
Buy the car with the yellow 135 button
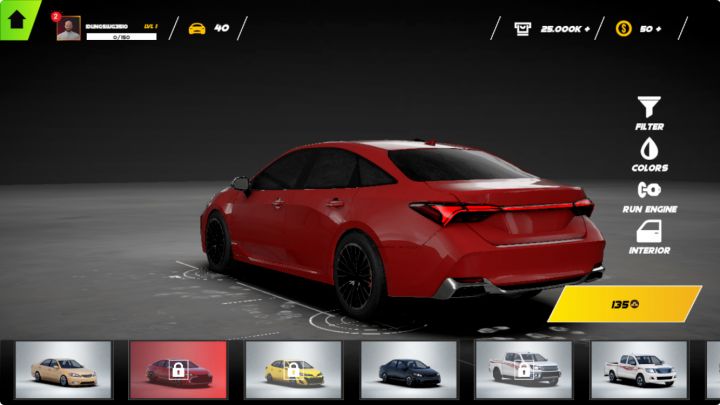624,304
